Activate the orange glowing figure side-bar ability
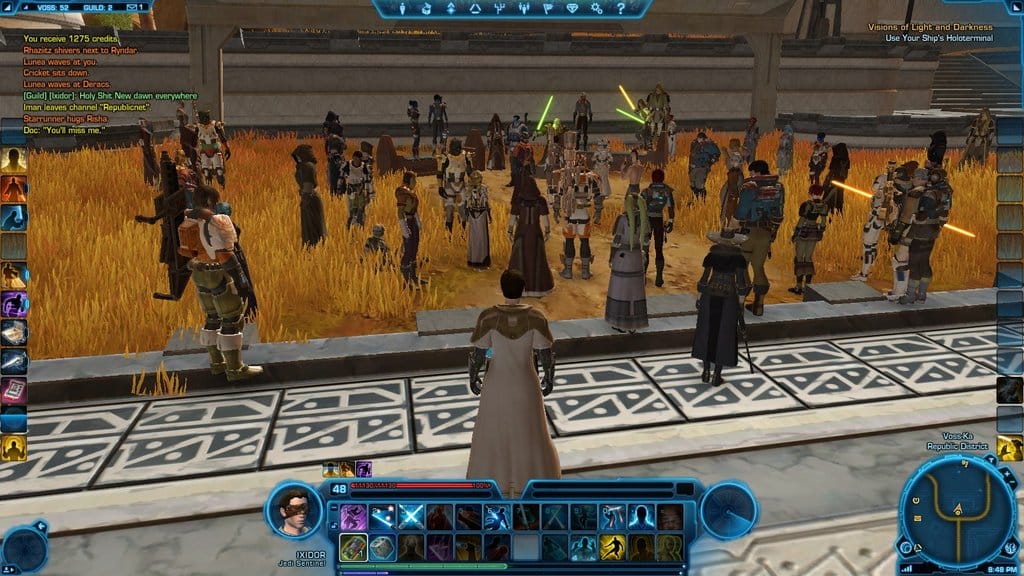The image size is (1024, 576). (x=13, y=188)
